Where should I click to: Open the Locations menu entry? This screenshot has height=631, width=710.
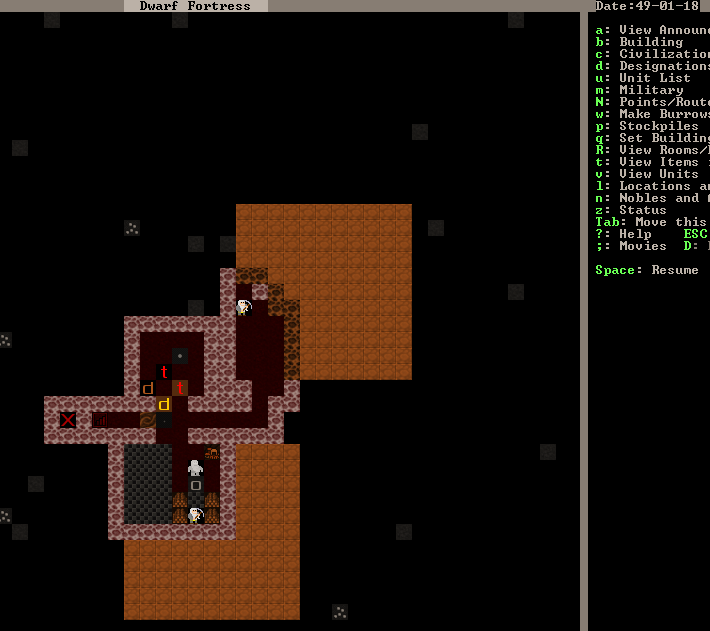tap(655, 186)
